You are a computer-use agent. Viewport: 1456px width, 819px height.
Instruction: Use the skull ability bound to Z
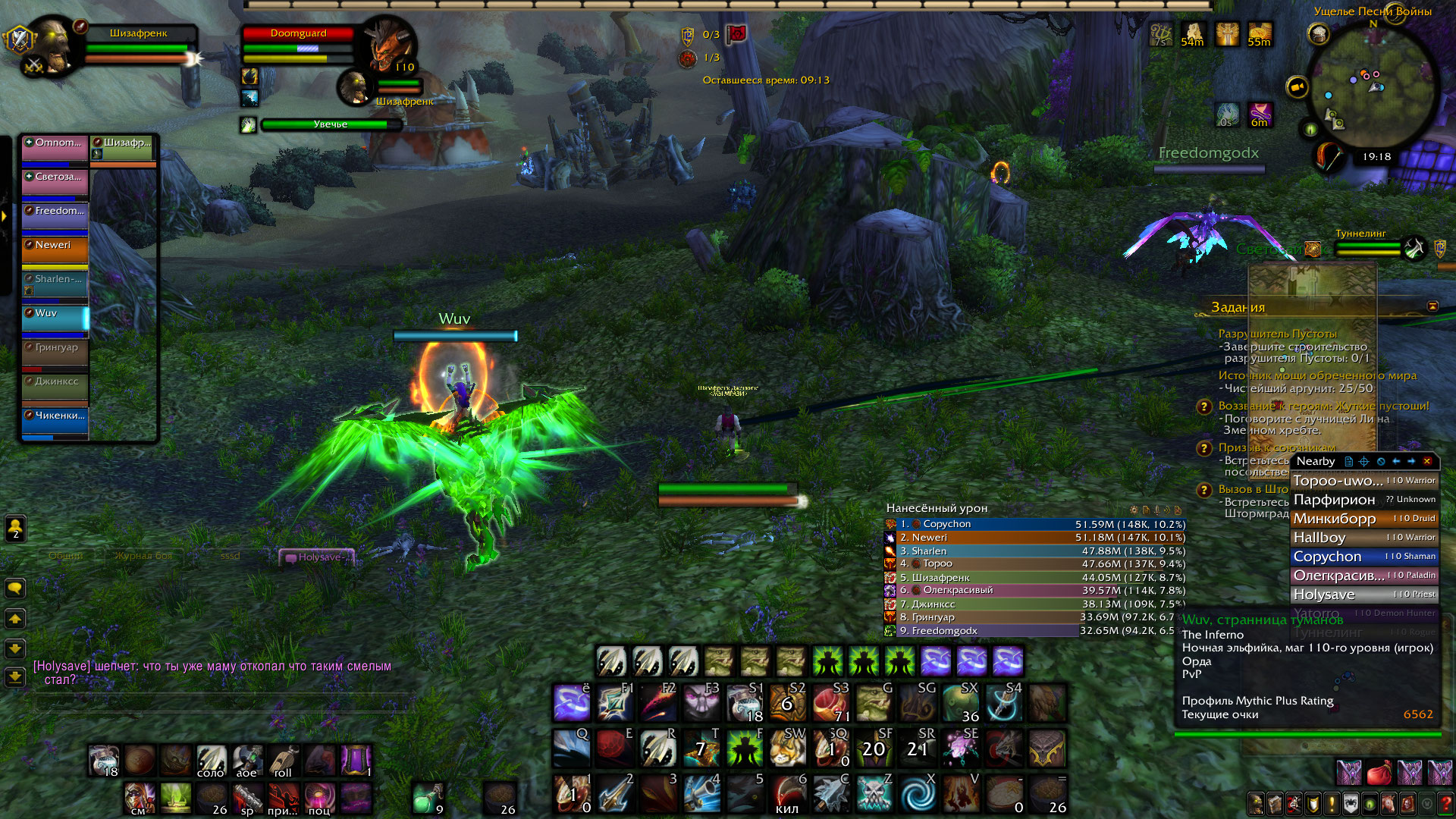[875, 793]
